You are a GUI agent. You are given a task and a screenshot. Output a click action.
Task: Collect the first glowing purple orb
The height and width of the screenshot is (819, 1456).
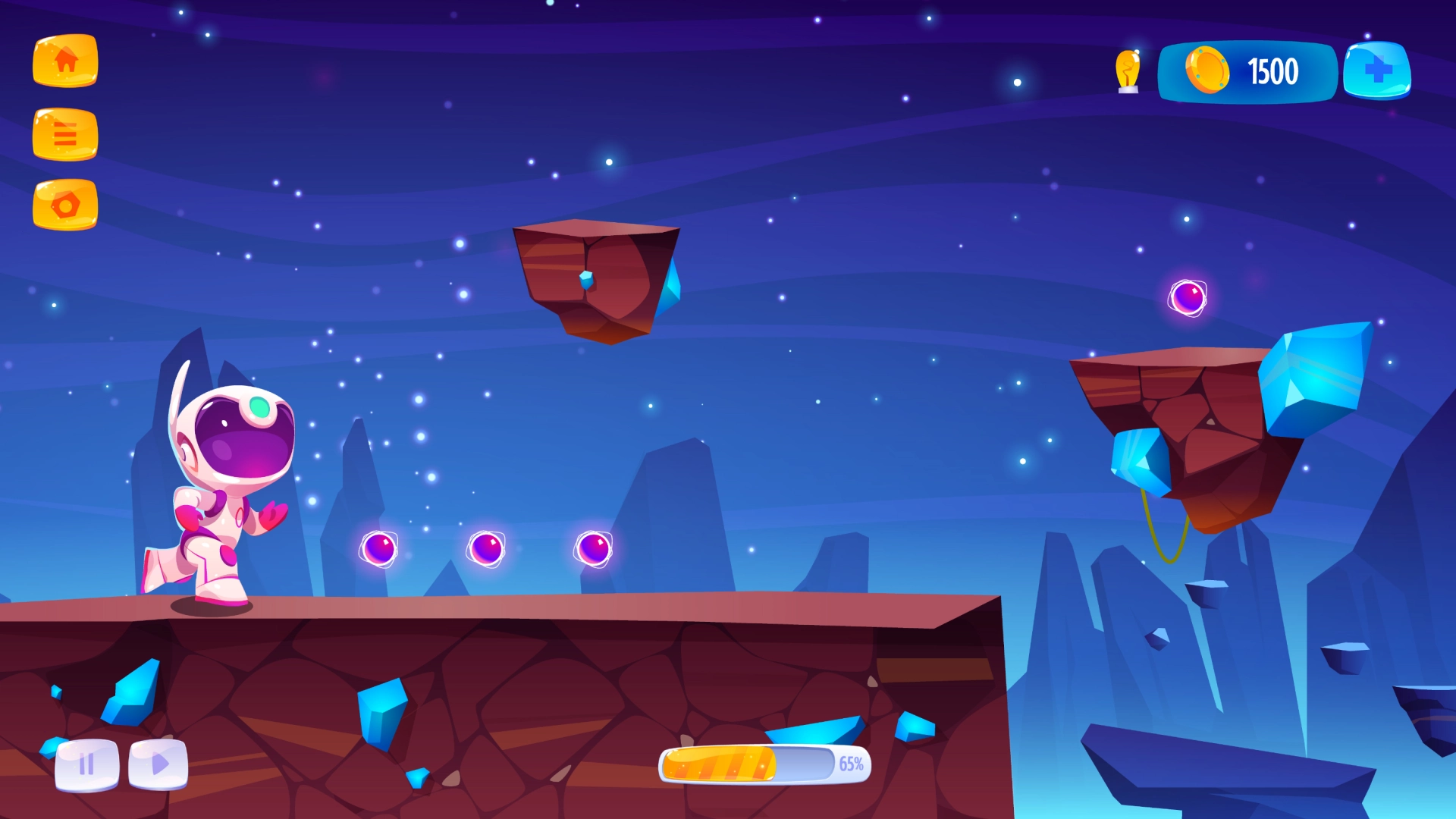pyautogui.click(x=379, y=548)
